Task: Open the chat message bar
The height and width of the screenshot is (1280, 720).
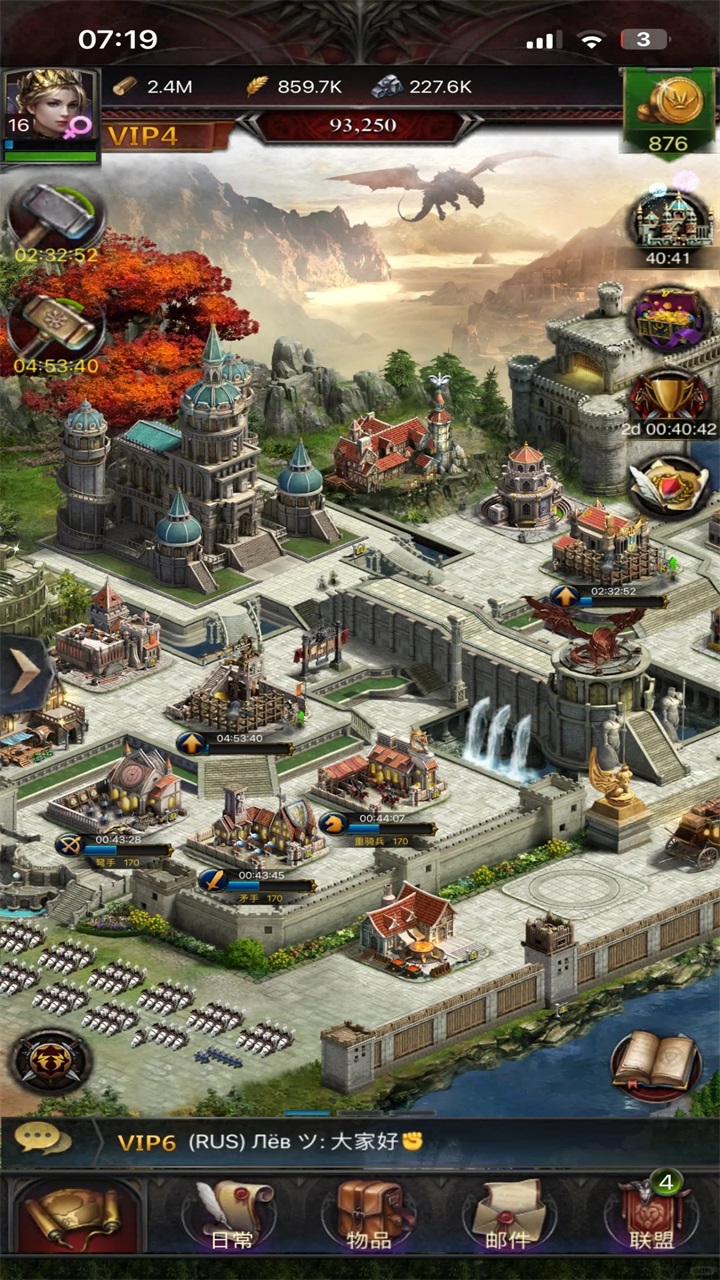Action: [x=360, y=1142]
